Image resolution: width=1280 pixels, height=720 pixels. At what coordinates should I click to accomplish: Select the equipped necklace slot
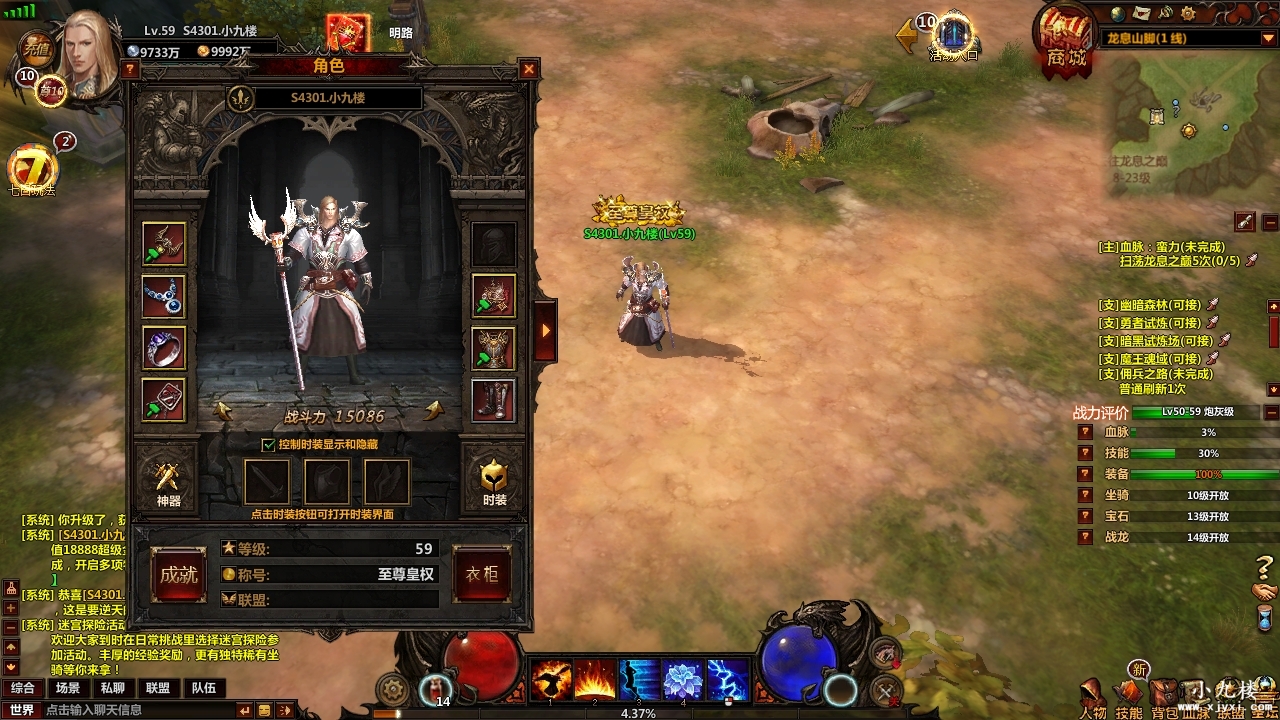164,297
